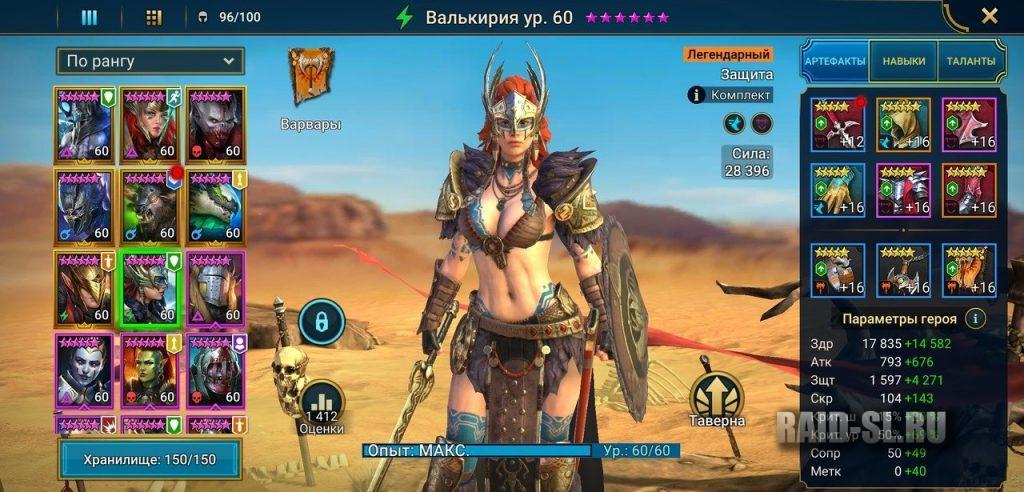This screenshot has height=492, width=1024.
Task: Close the champion screen with the X
Action: (x=989, y=16)
